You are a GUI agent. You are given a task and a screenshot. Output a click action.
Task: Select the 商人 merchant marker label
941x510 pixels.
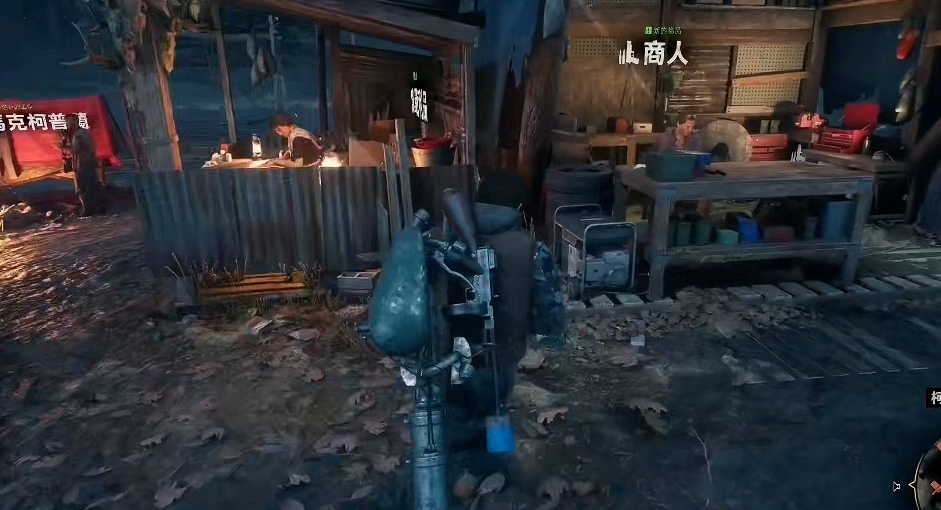pos(655,53)
